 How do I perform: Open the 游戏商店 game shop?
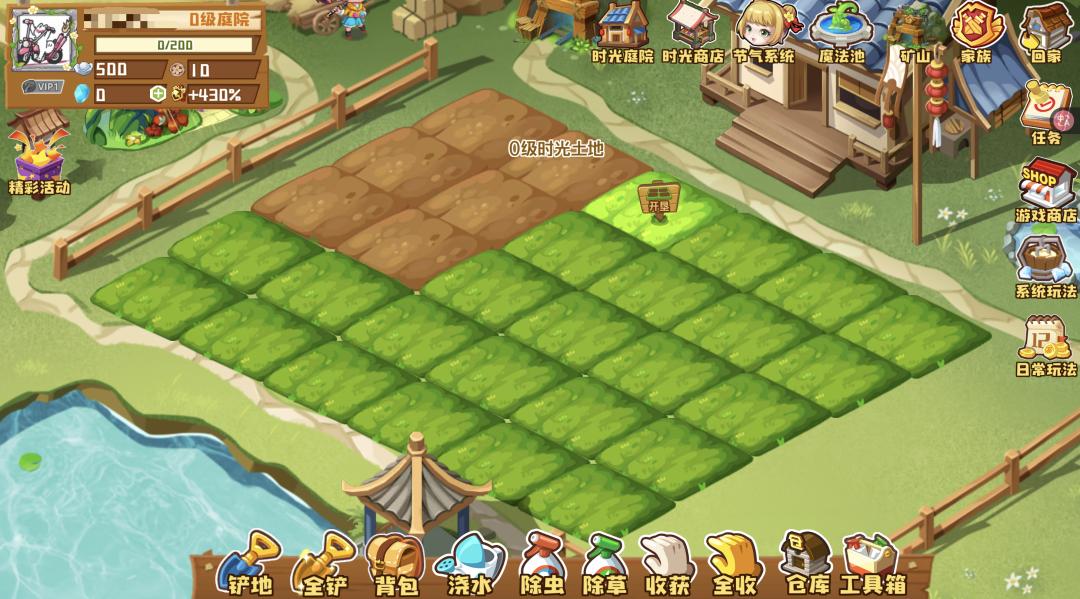1046,192
